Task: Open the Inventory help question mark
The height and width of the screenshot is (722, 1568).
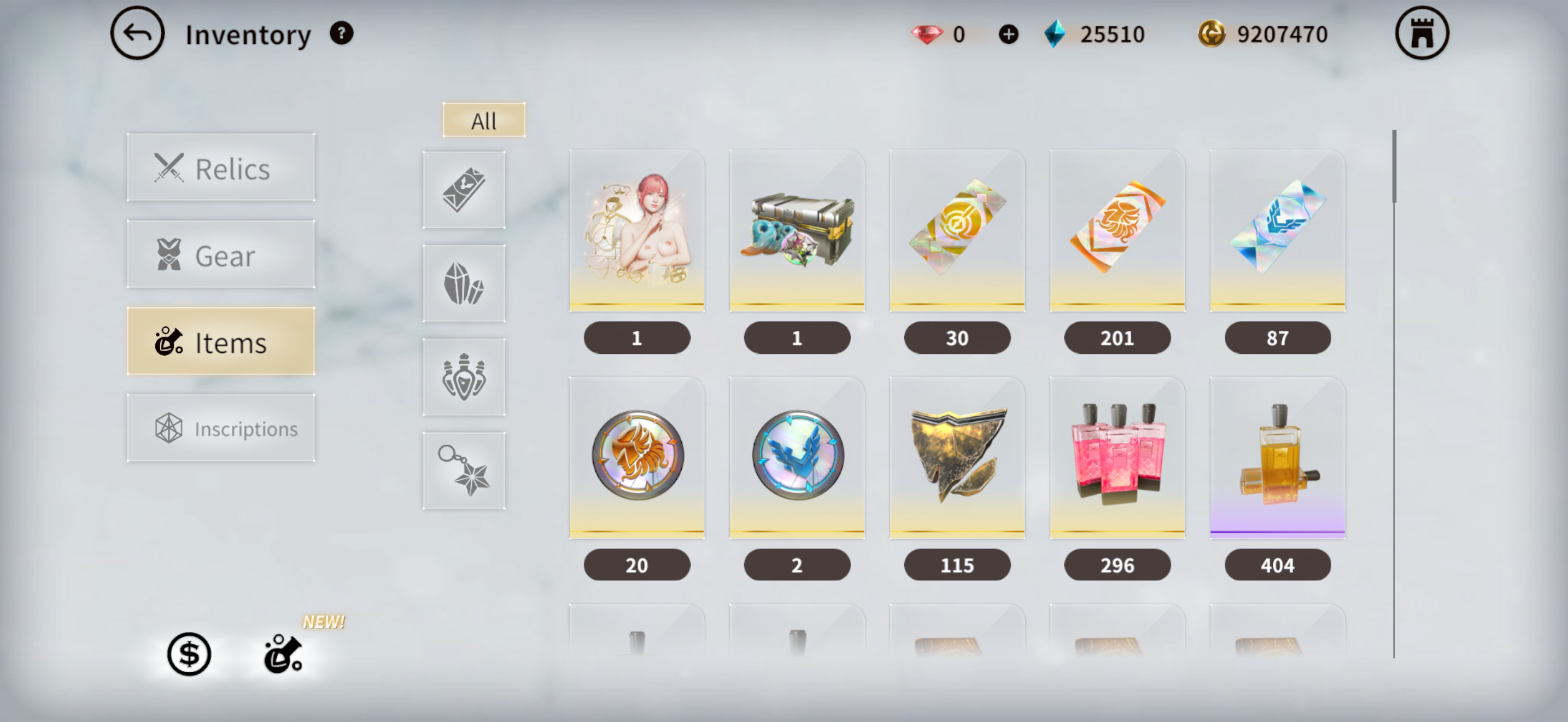Action: click(341, 33)
